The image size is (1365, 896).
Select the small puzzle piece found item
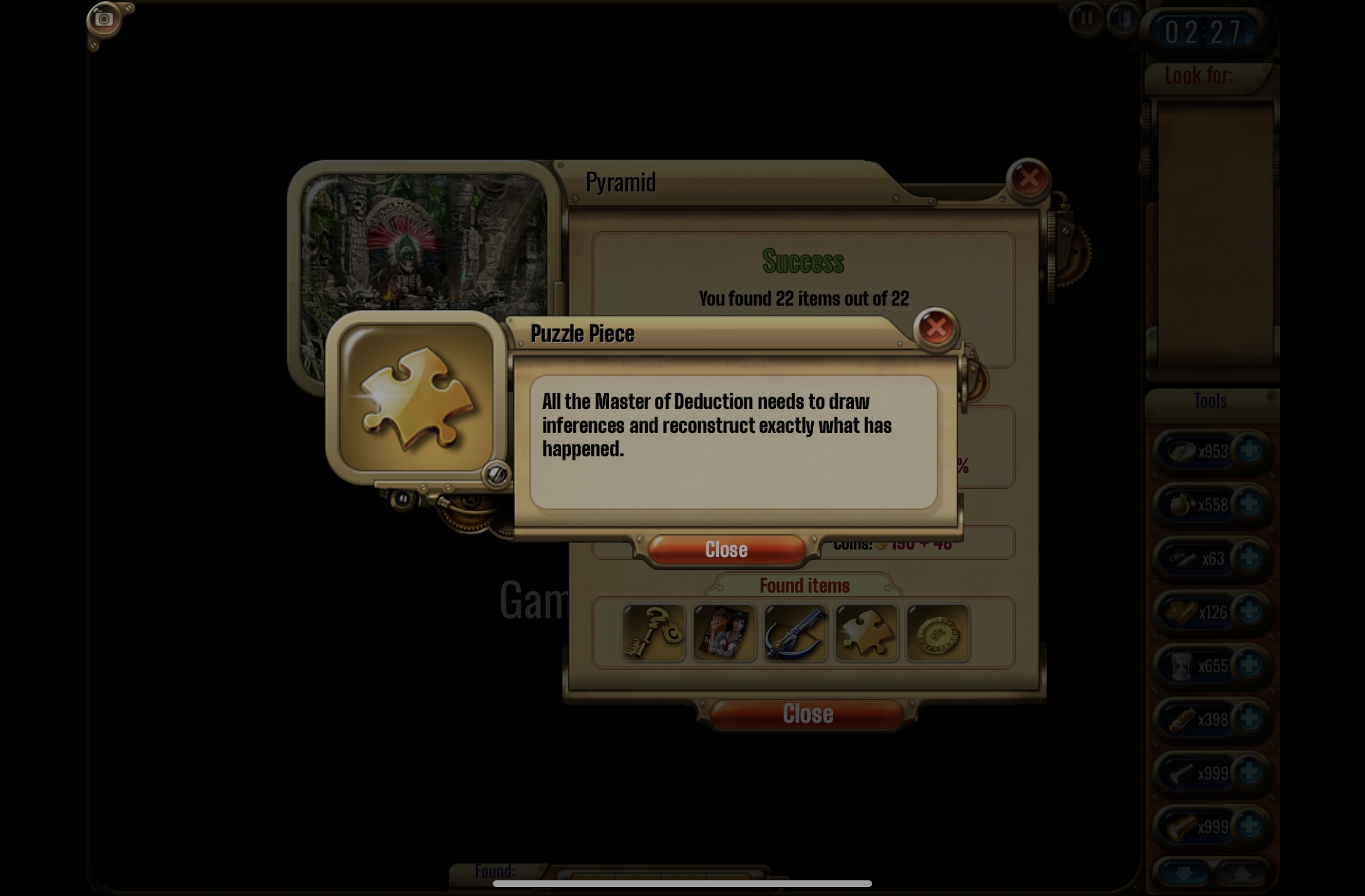(866, 633)
